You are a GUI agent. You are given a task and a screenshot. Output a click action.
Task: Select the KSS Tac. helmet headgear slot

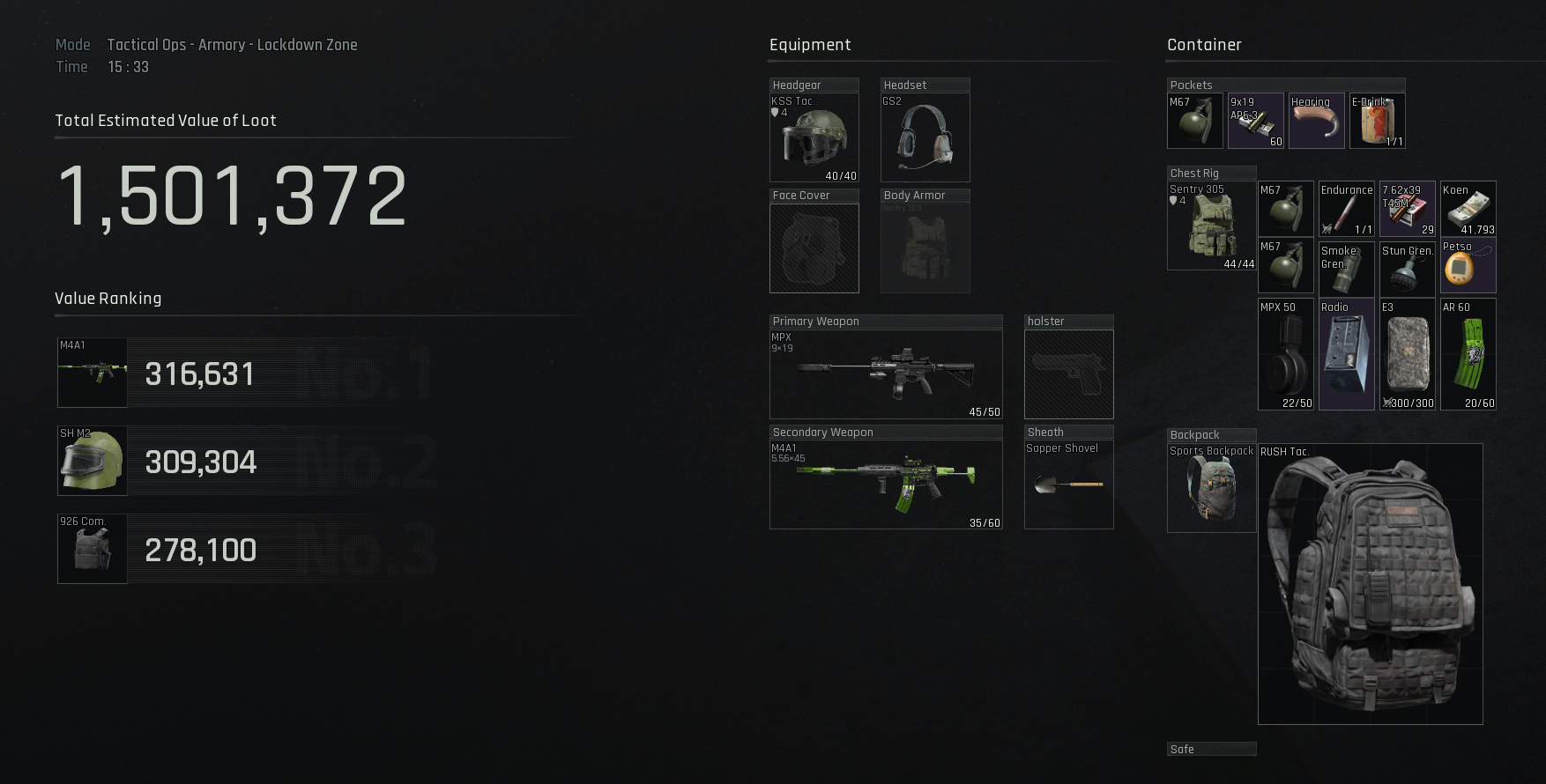click(814, 137)
